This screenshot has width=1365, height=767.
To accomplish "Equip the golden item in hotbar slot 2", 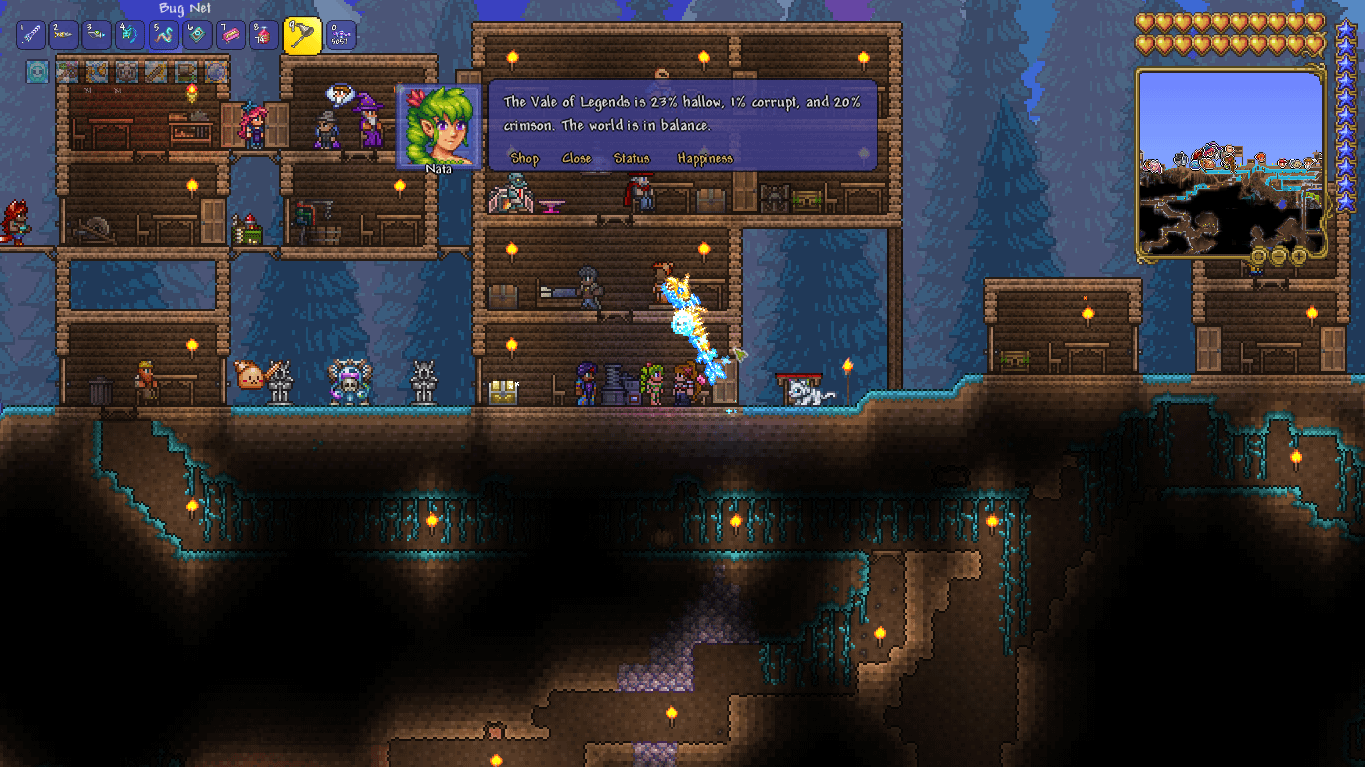I will [64, 36].
